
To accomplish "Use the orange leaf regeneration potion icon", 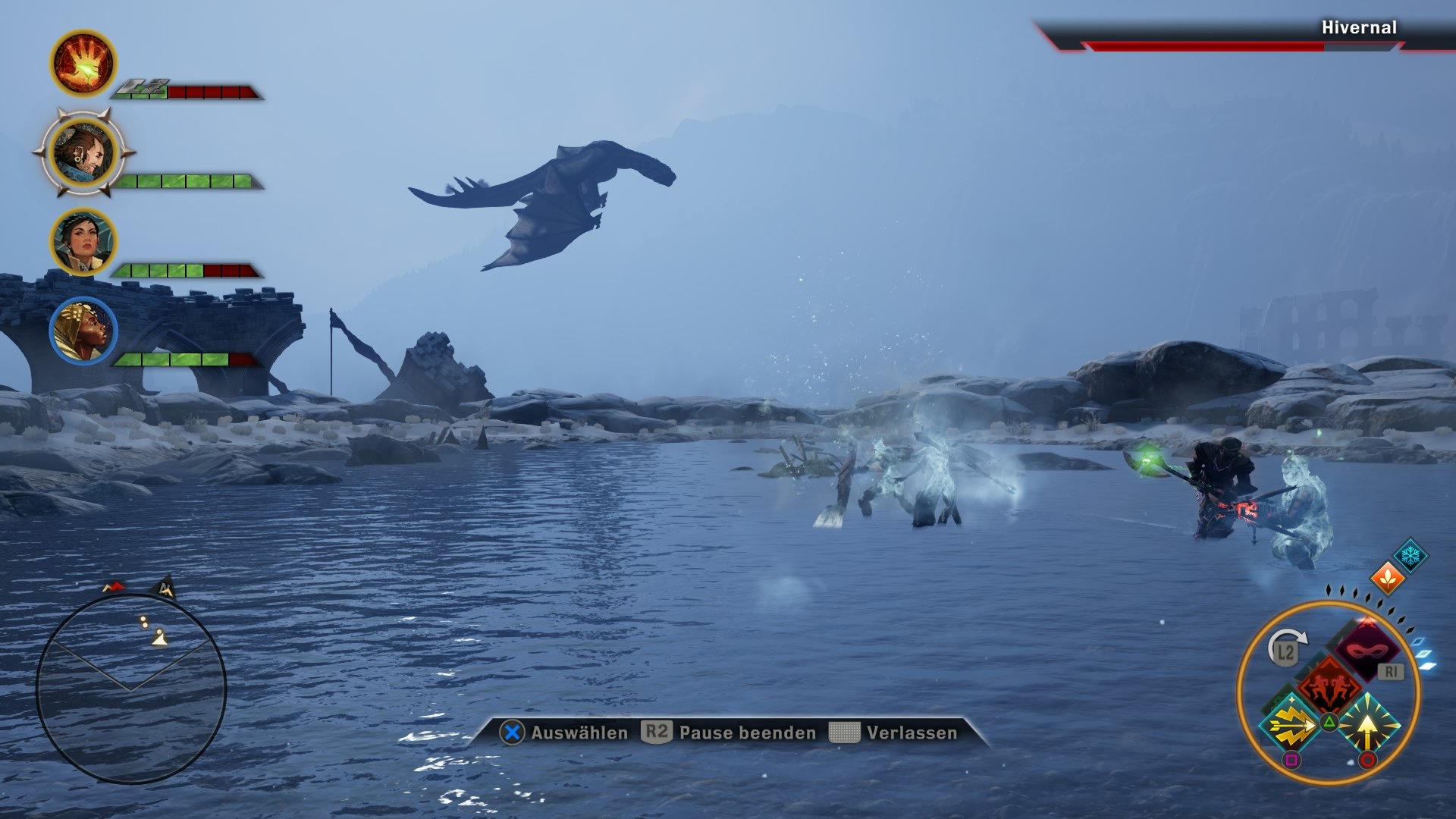I will tap(1388, 579).
